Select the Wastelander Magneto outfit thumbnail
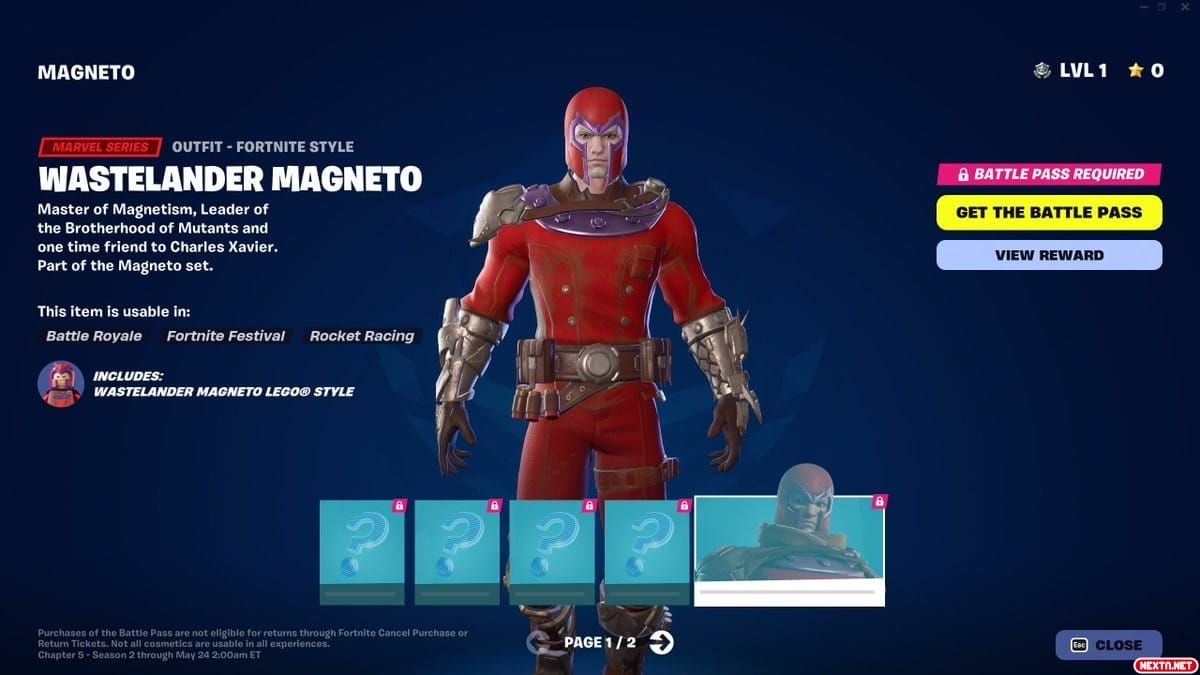Screen dimensions: 1200x675 coord(789,550)
